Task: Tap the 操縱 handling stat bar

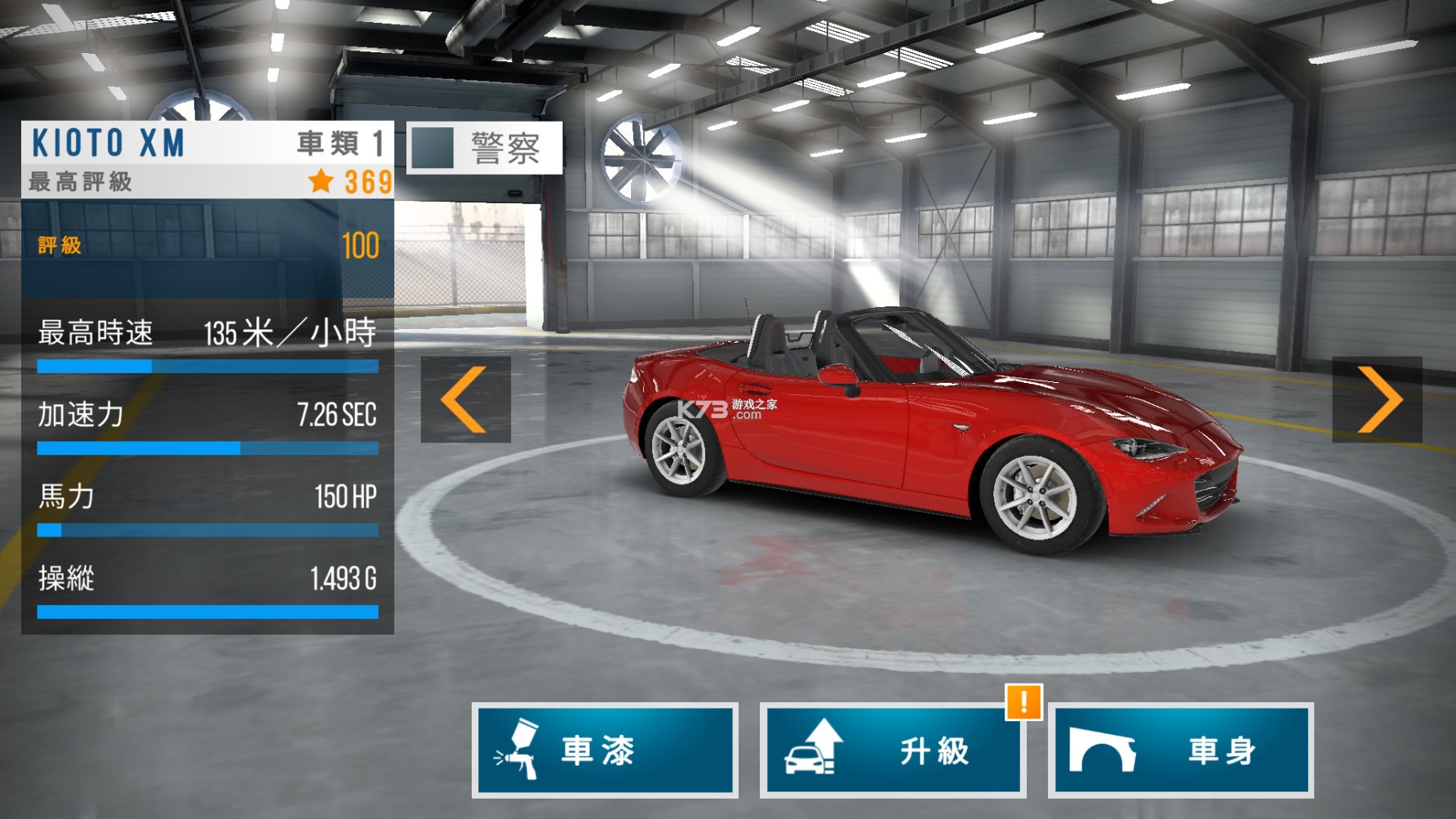Action: (x=208, y=610)
